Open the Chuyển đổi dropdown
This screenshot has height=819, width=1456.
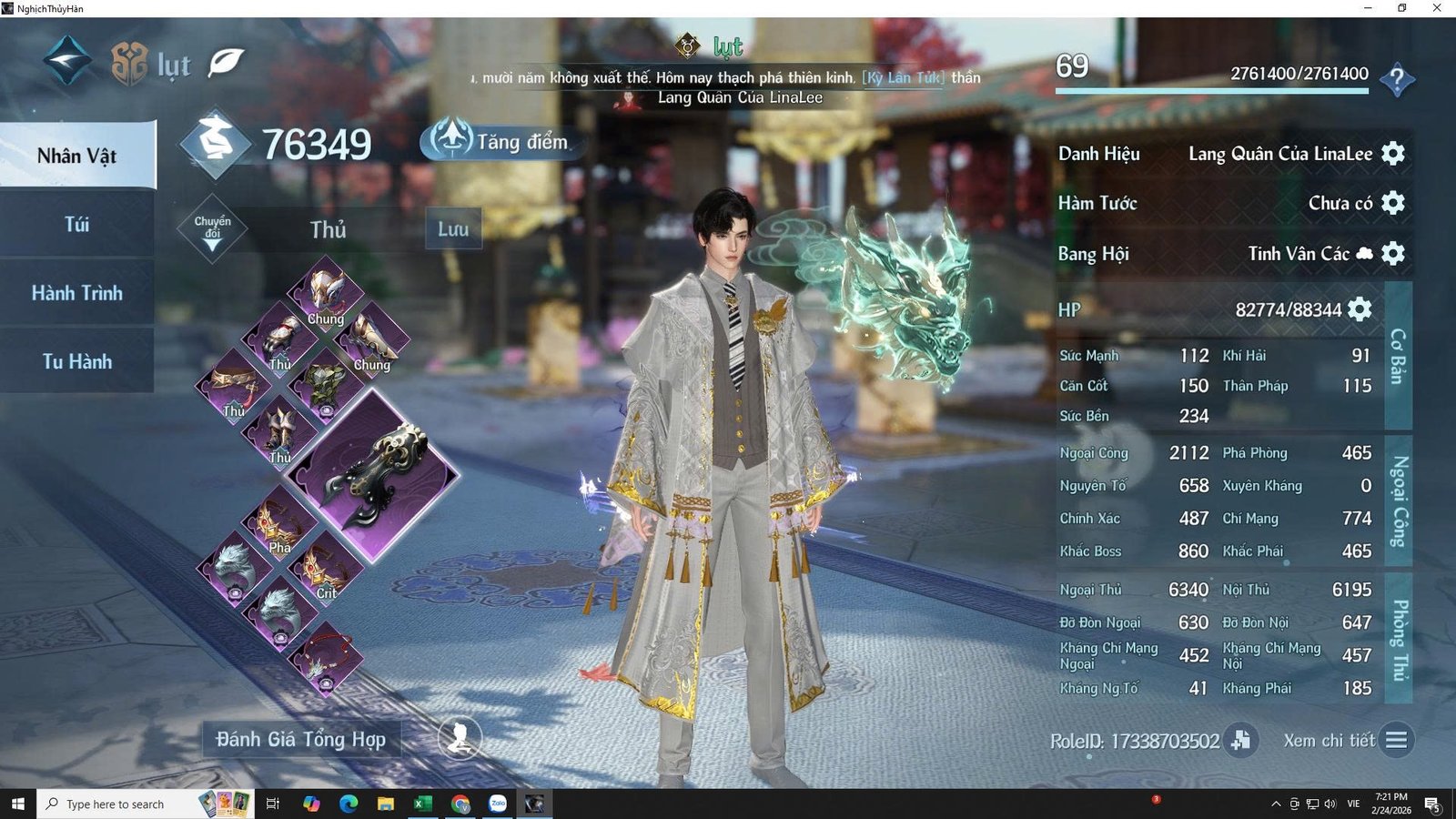212,228
